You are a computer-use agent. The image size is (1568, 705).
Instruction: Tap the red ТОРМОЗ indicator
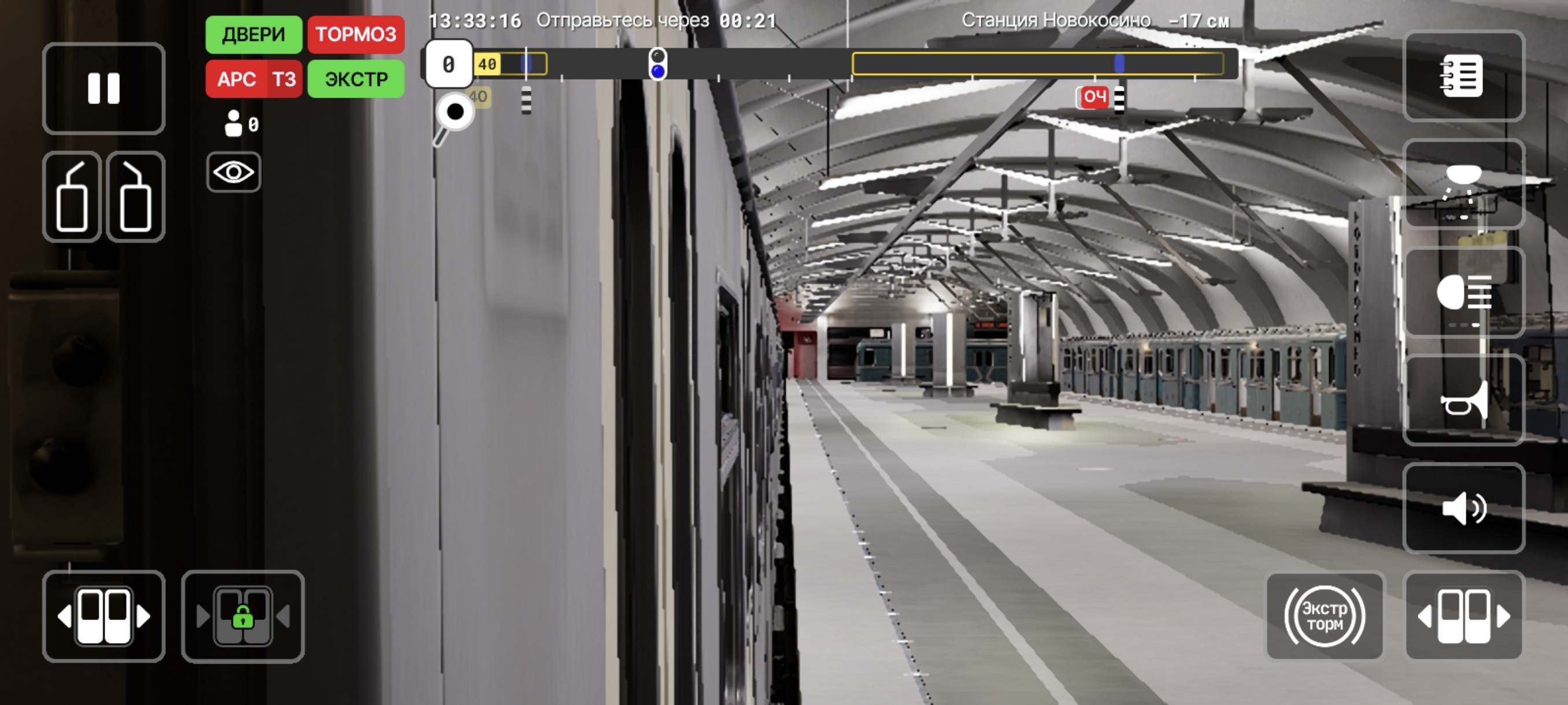pos(356,34)
